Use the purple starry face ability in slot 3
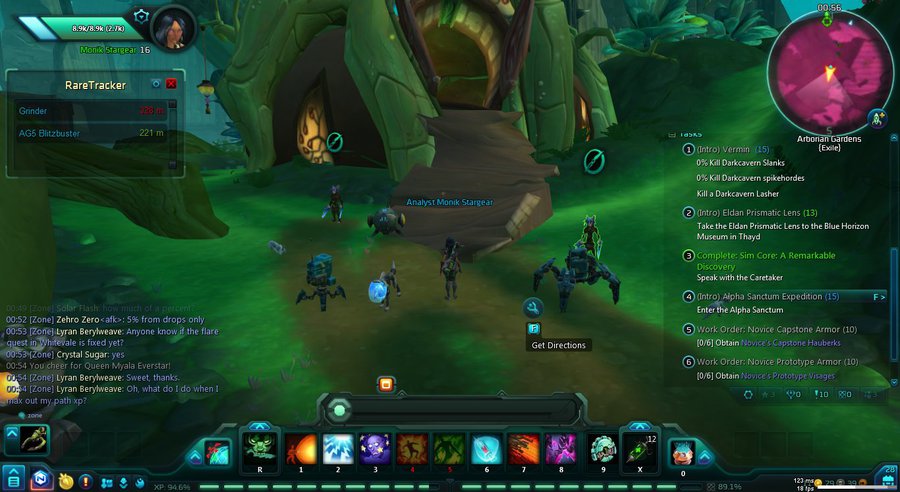This screenshot has height=492, width=900. click(375, 448)
